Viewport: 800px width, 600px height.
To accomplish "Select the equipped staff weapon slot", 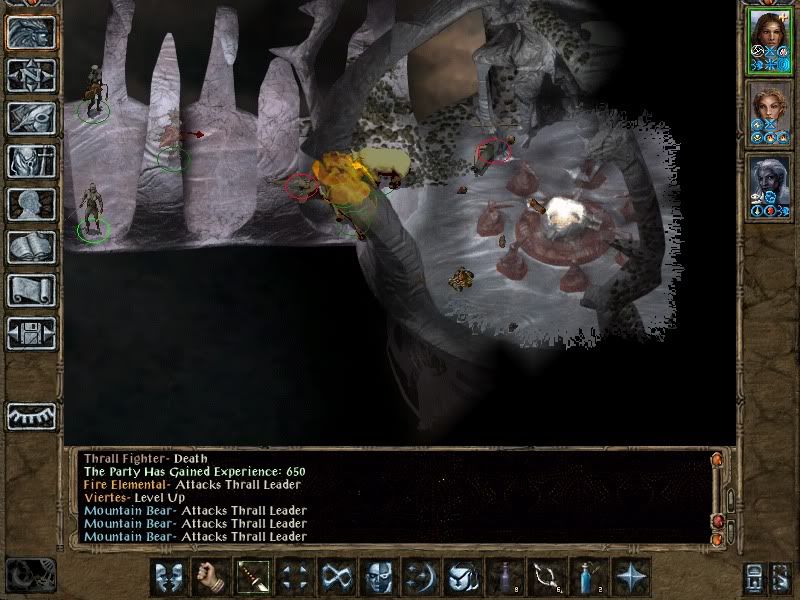I will (x=252, y=577).
